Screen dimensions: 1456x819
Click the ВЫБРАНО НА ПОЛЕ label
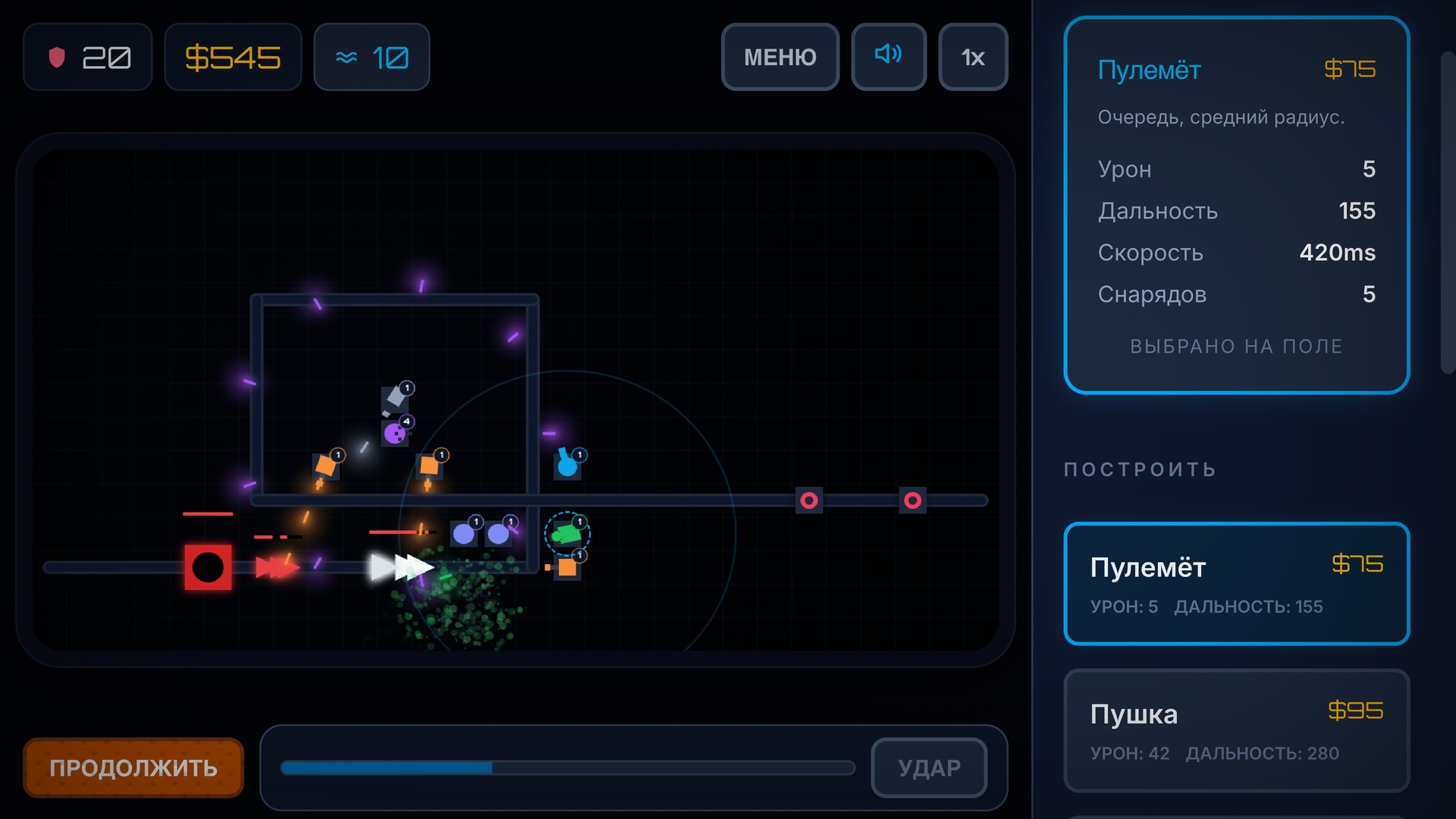[1236, 346]
